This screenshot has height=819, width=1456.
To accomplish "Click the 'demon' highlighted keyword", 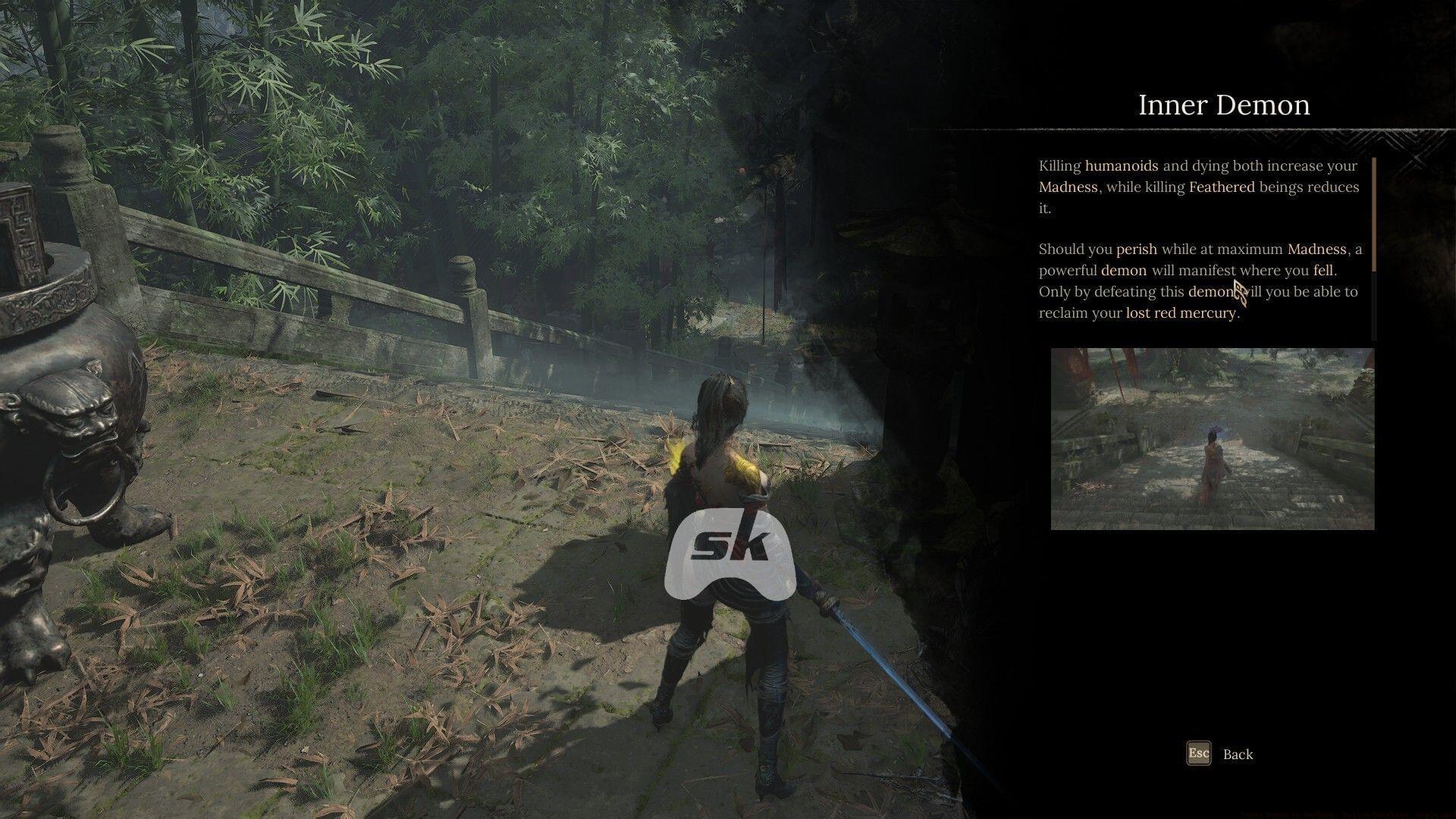I will point(1125,270).
